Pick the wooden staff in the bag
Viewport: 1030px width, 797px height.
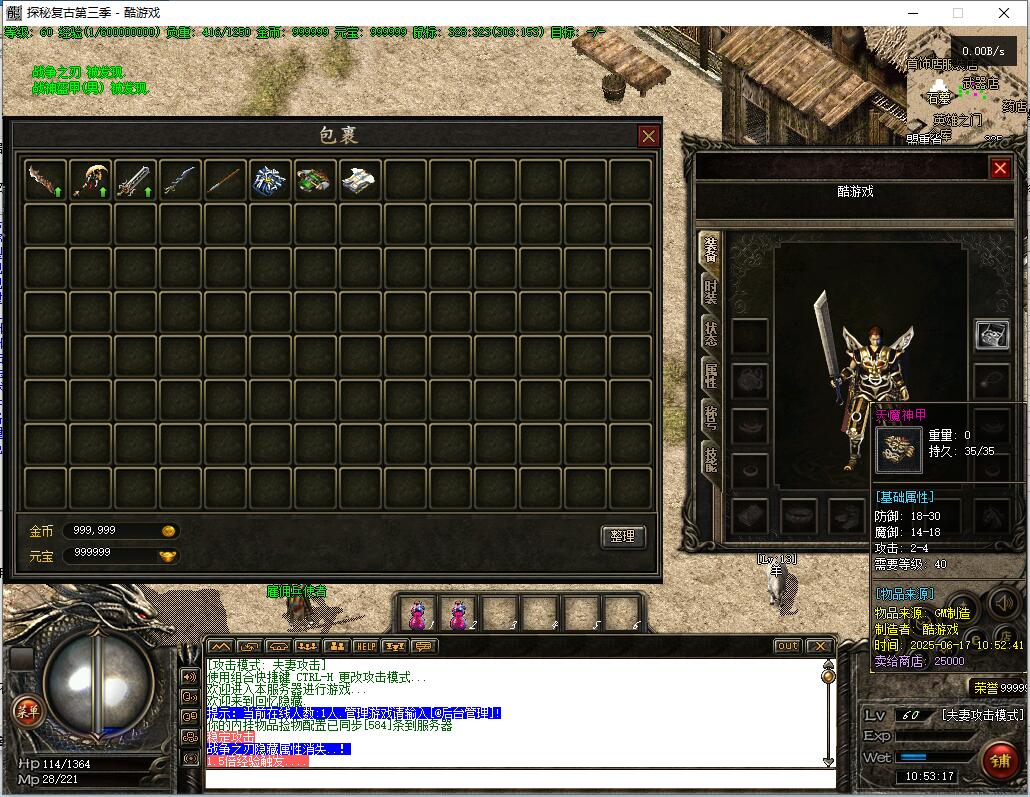[225, 180]
